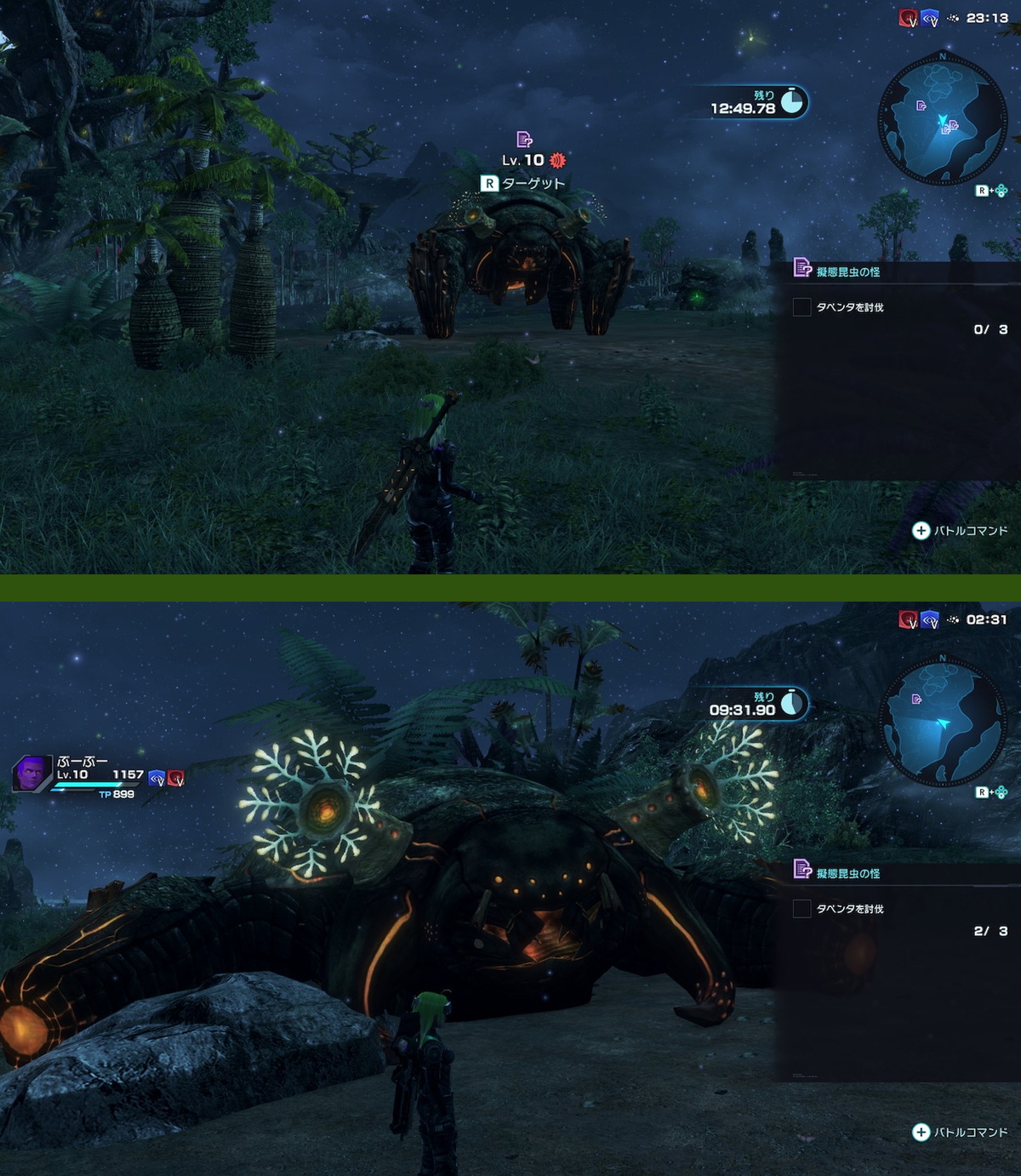The height and width of the screenshot is (1176, 1021).
Task: Select the 擬態昆虫の怪 quest title above 2/3
Action: (x=847, y=874)
